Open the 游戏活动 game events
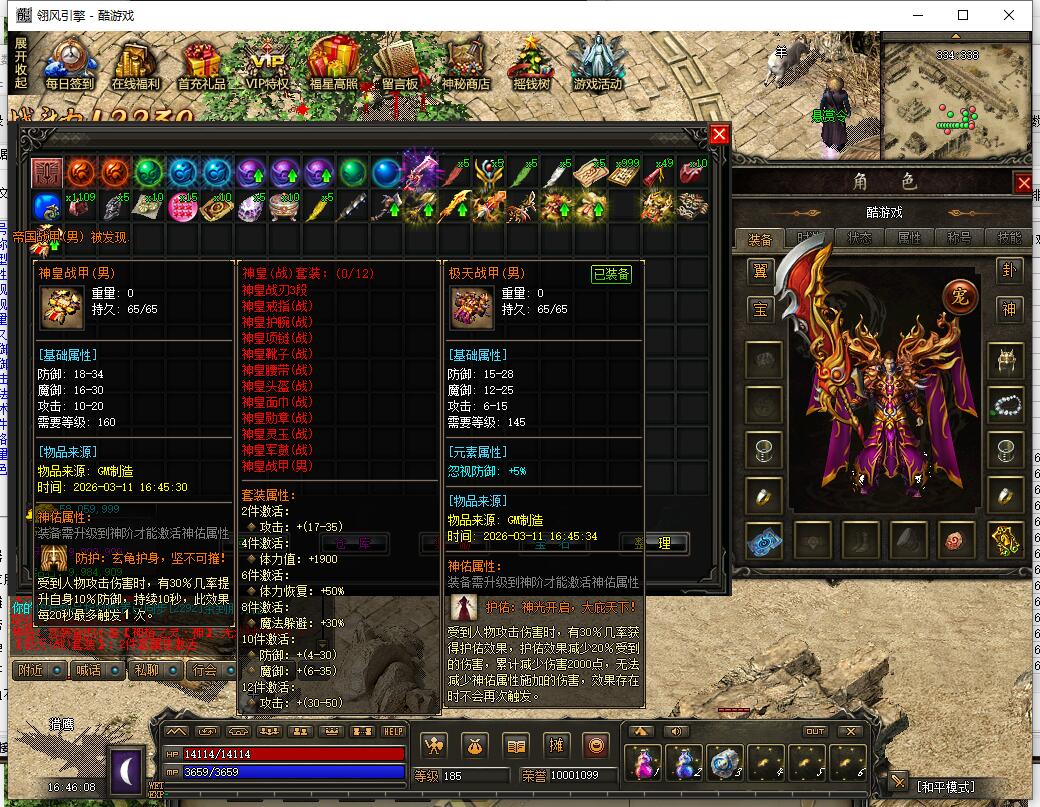The image size is (1040, 807). (x=598, y=65)
